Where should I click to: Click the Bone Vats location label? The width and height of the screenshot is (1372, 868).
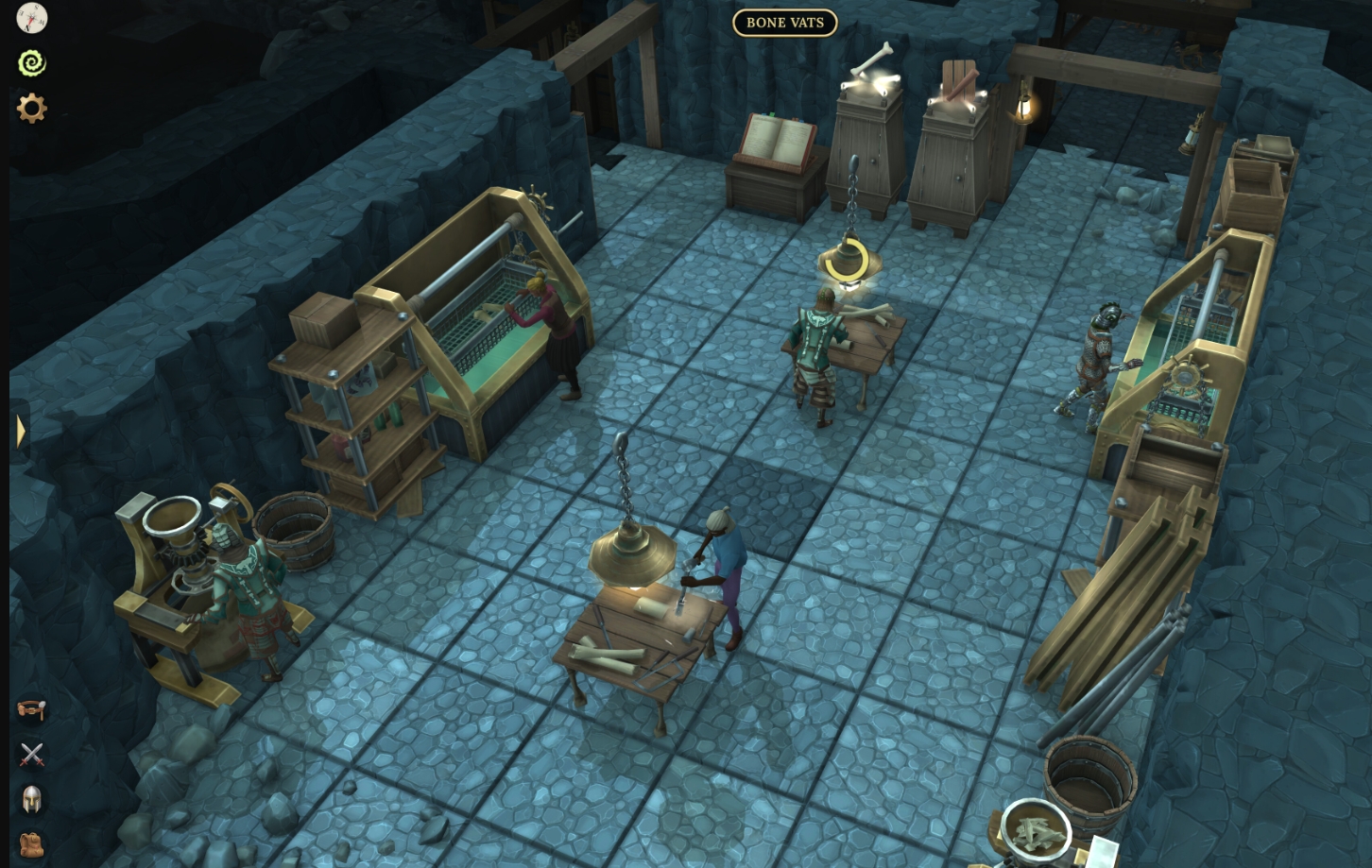(x=784, y=23)
